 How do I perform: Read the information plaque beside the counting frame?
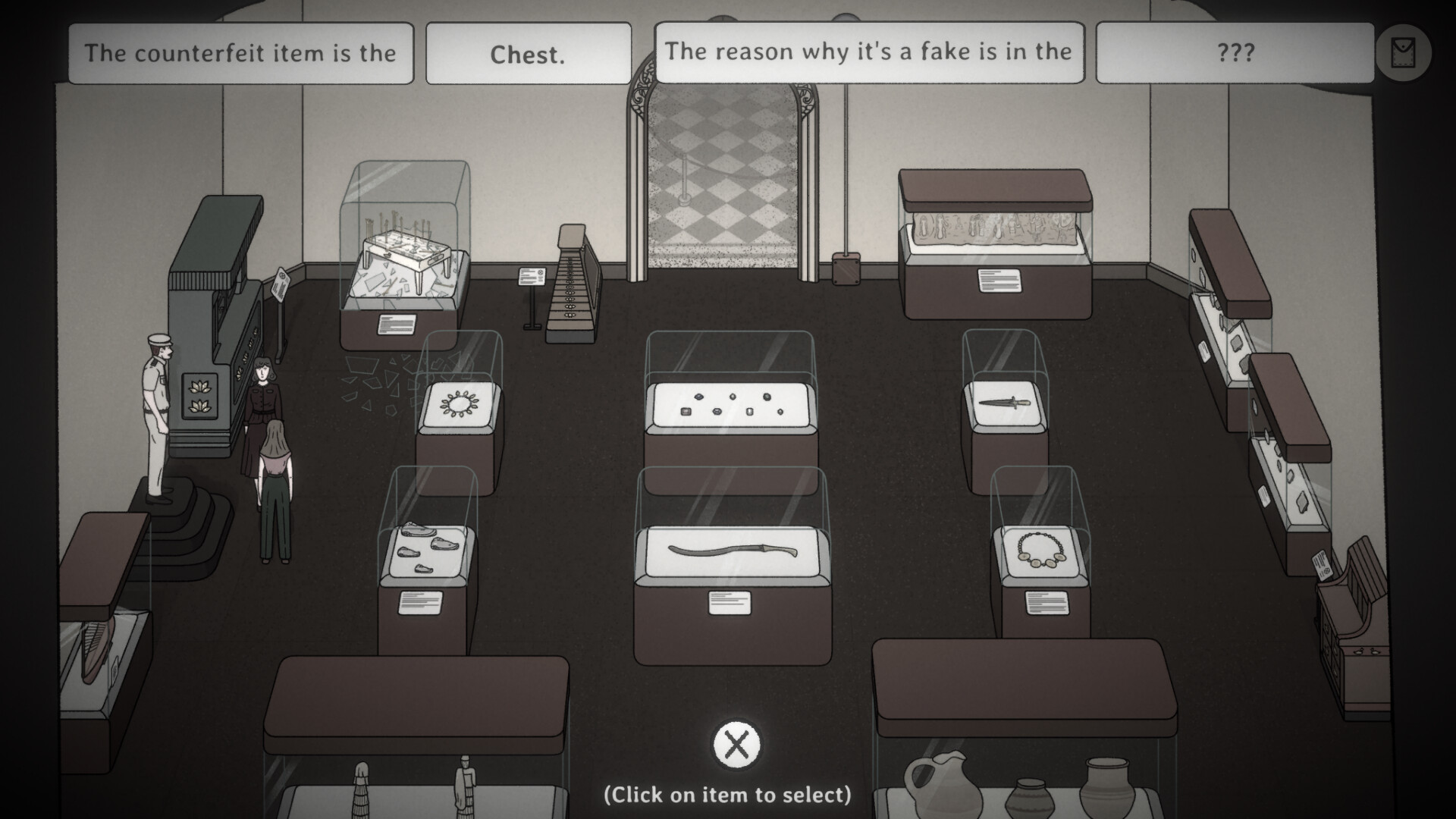click(x=533, y=275)
